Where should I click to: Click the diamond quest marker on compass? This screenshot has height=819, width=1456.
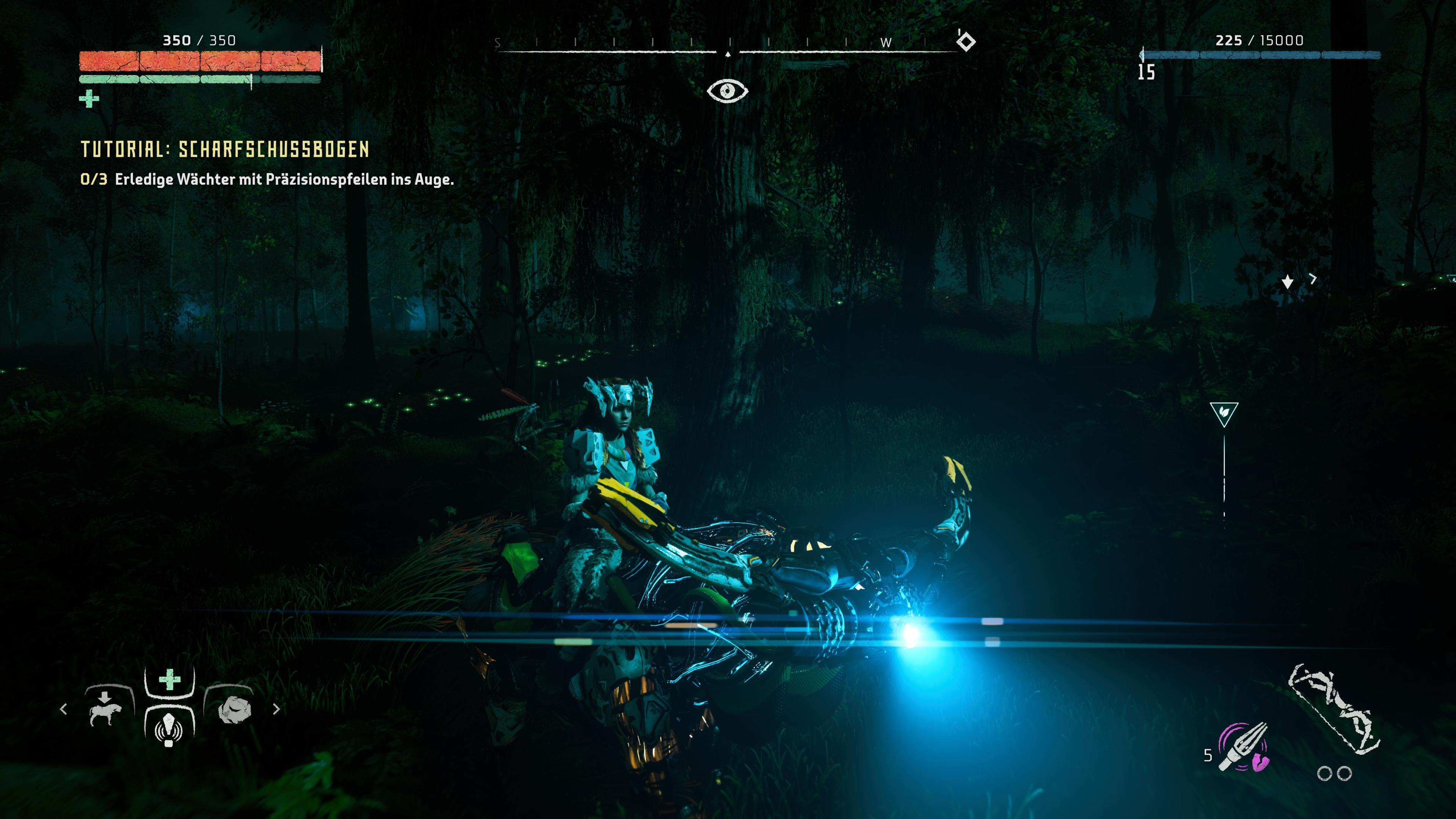(966, 41)
